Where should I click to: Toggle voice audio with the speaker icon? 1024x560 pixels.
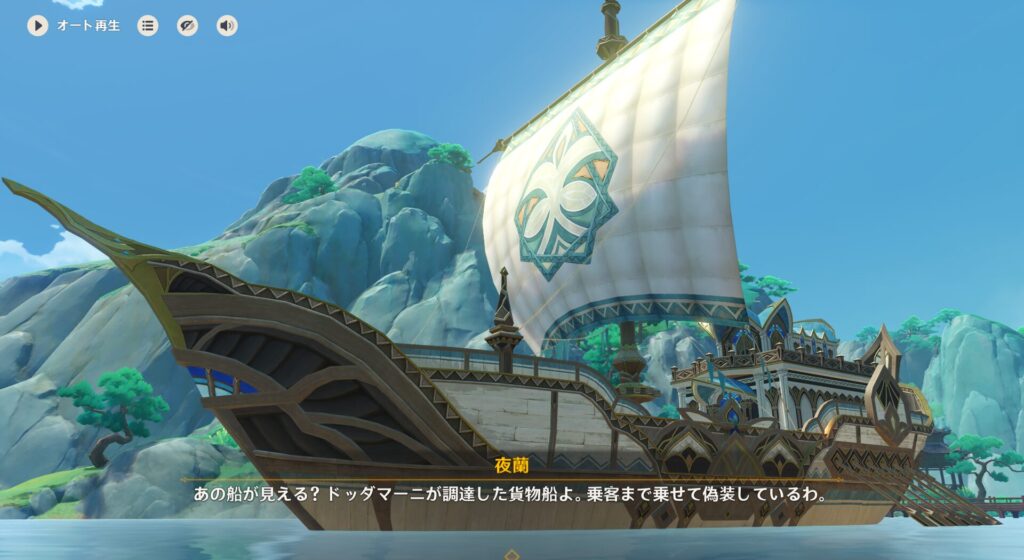click(x=227, y=26)
